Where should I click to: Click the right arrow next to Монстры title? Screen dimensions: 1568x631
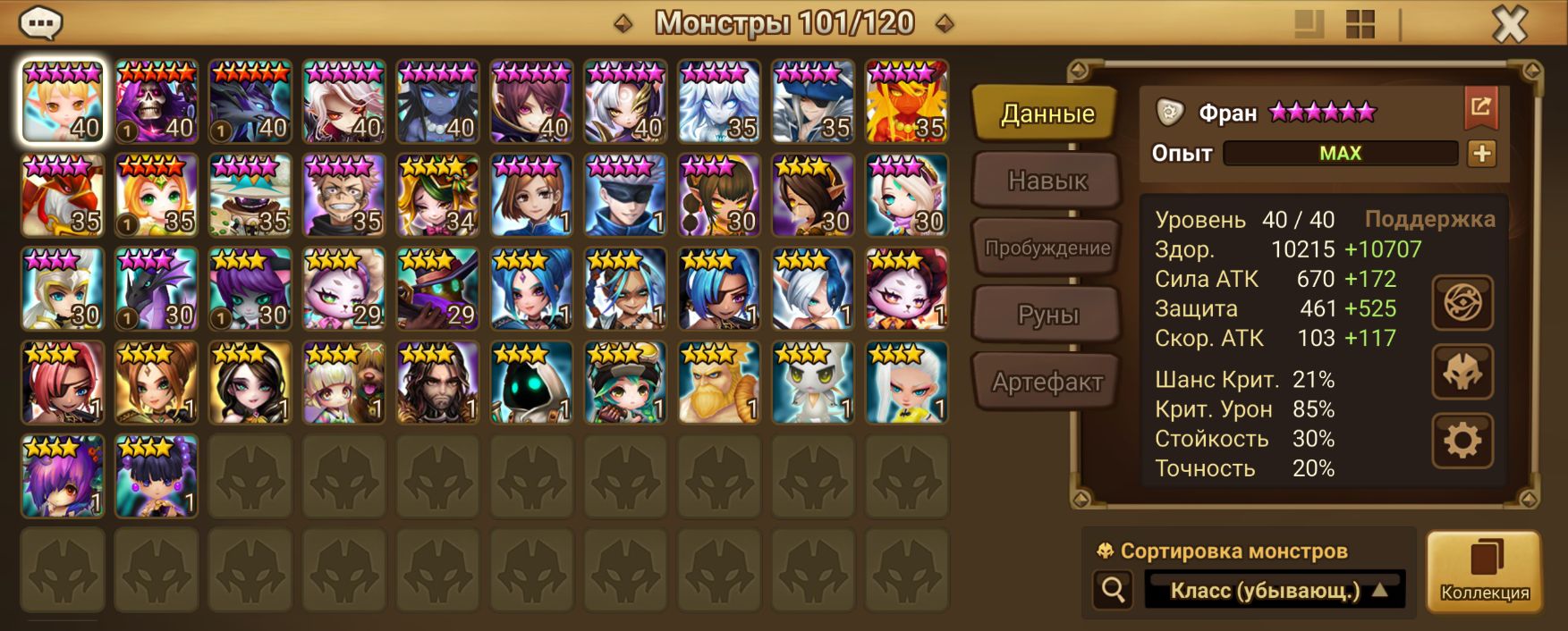tap(945, 23)
